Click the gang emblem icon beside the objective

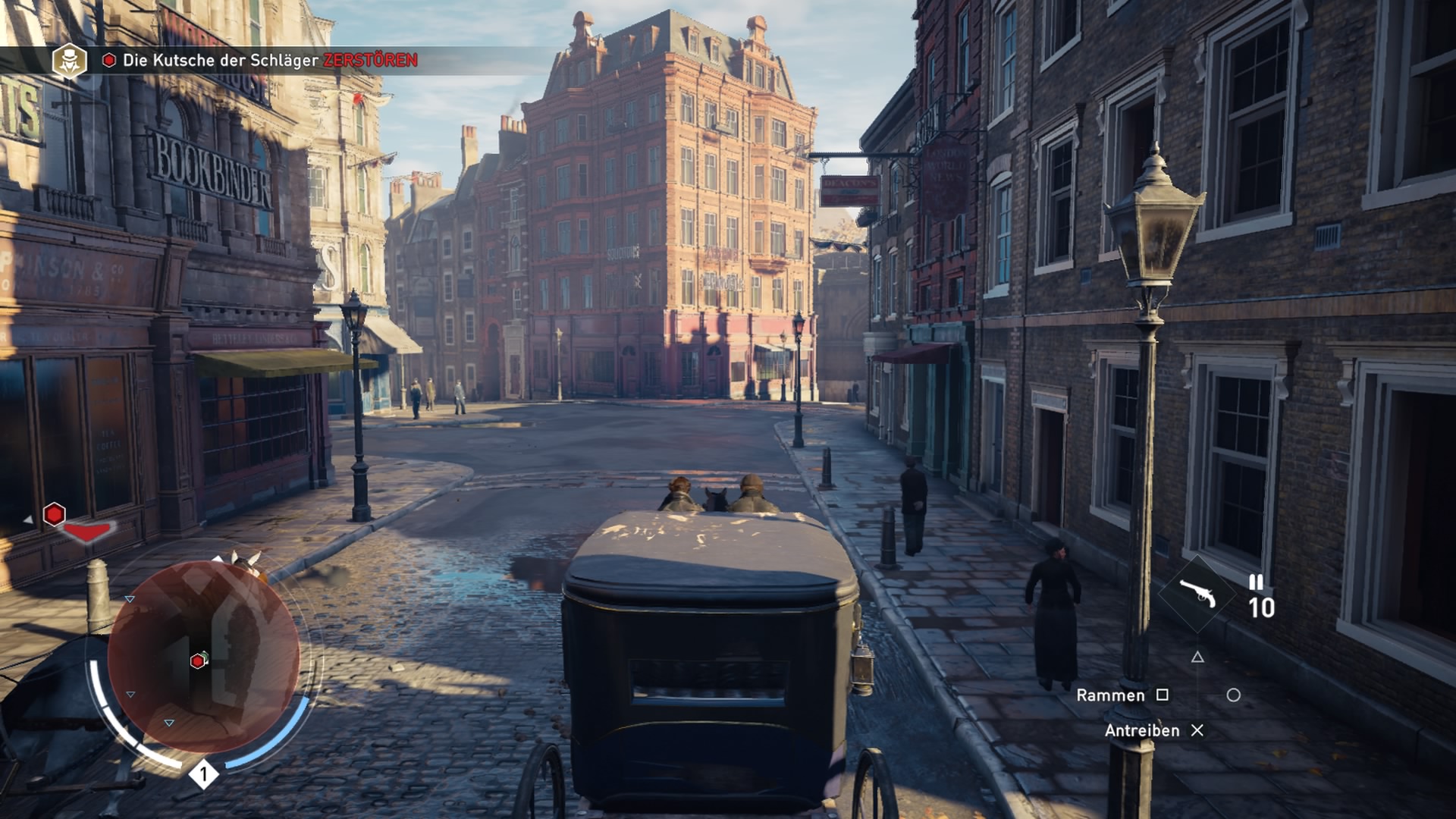click(x=69, y=61)
